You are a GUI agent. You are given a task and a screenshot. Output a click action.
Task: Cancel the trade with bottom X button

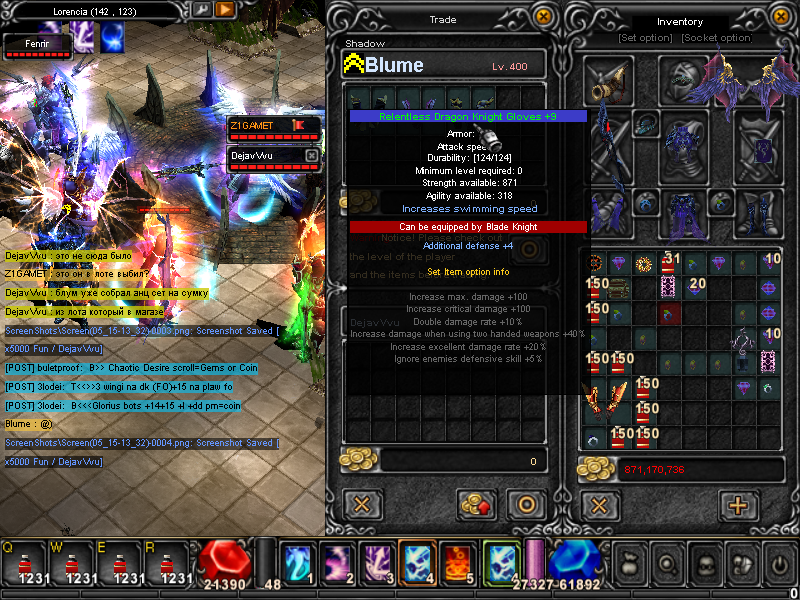click(x=362, y=504)
